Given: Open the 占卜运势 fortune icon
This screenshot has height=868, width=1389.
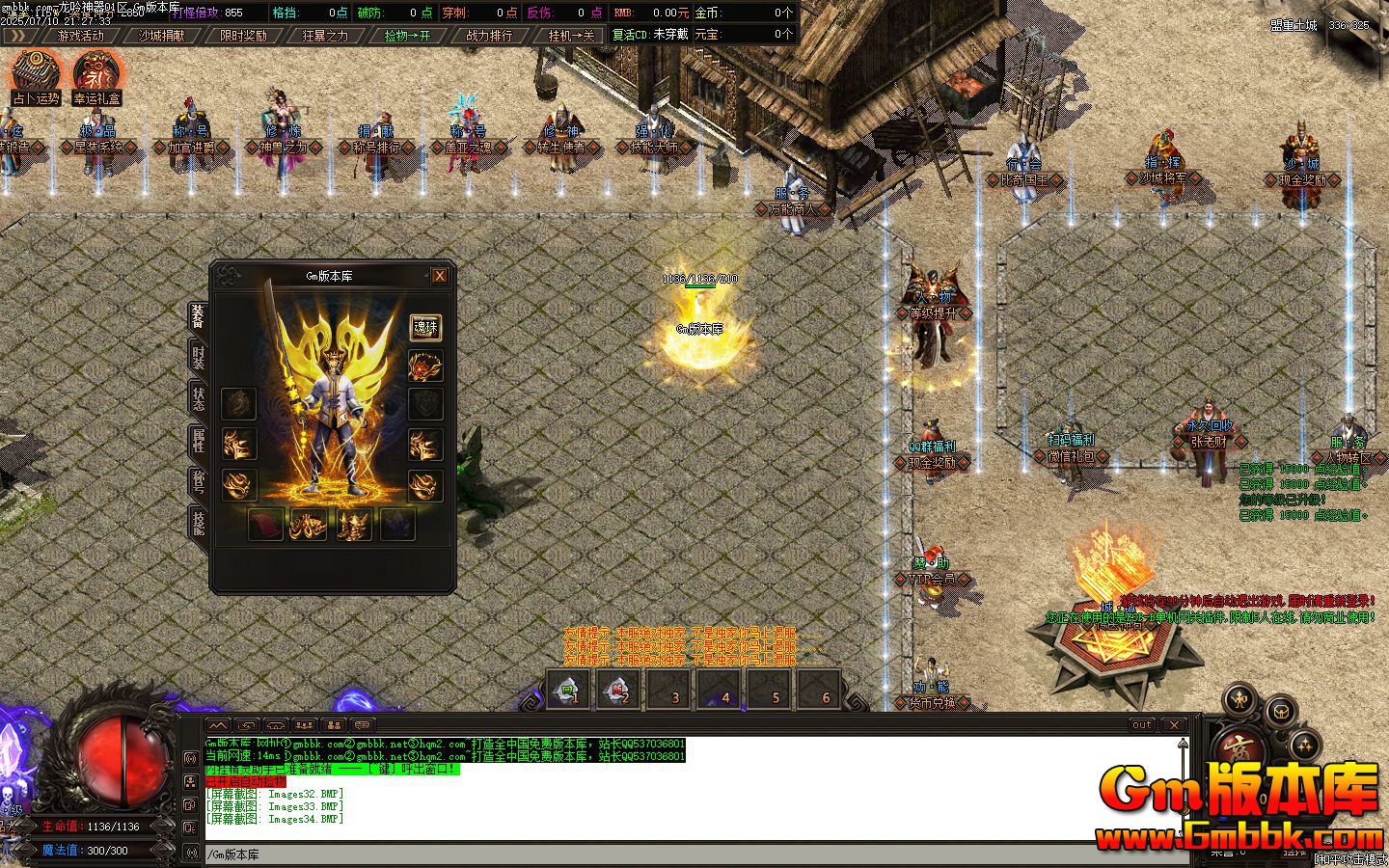Looking at the screenshot, I should click(x=36, y=70).
